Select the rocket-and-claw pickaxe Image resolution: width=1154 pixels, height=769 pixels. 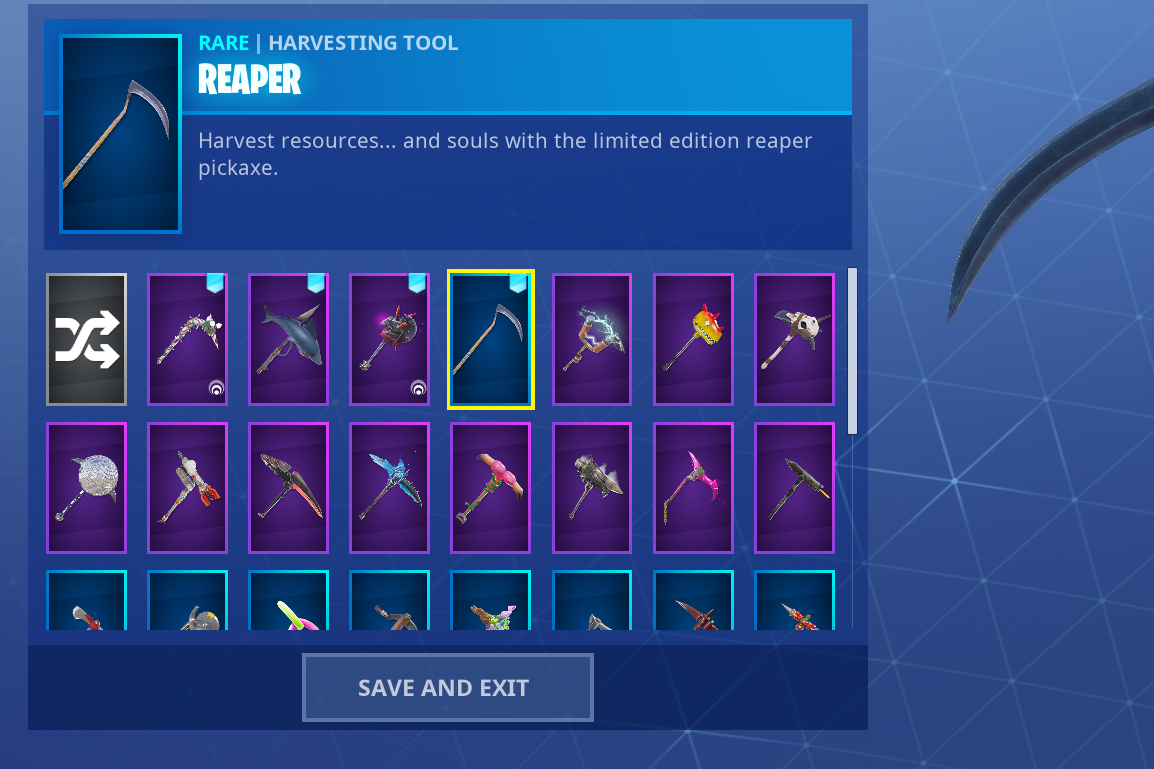point(187,488)
